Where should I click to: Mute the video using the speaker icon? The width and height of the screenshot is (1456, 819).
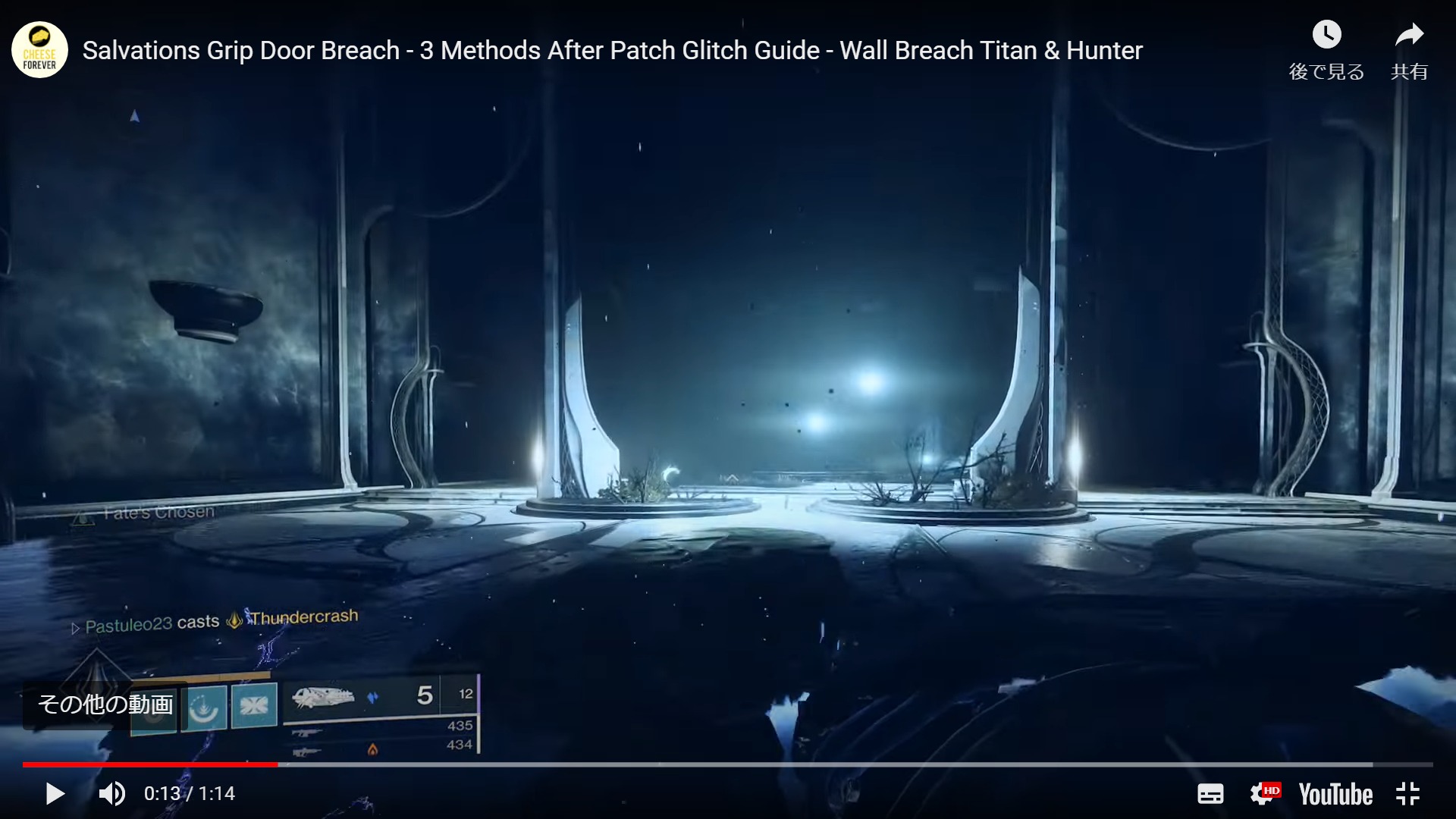pyautogui.click(x=111, y=794)
